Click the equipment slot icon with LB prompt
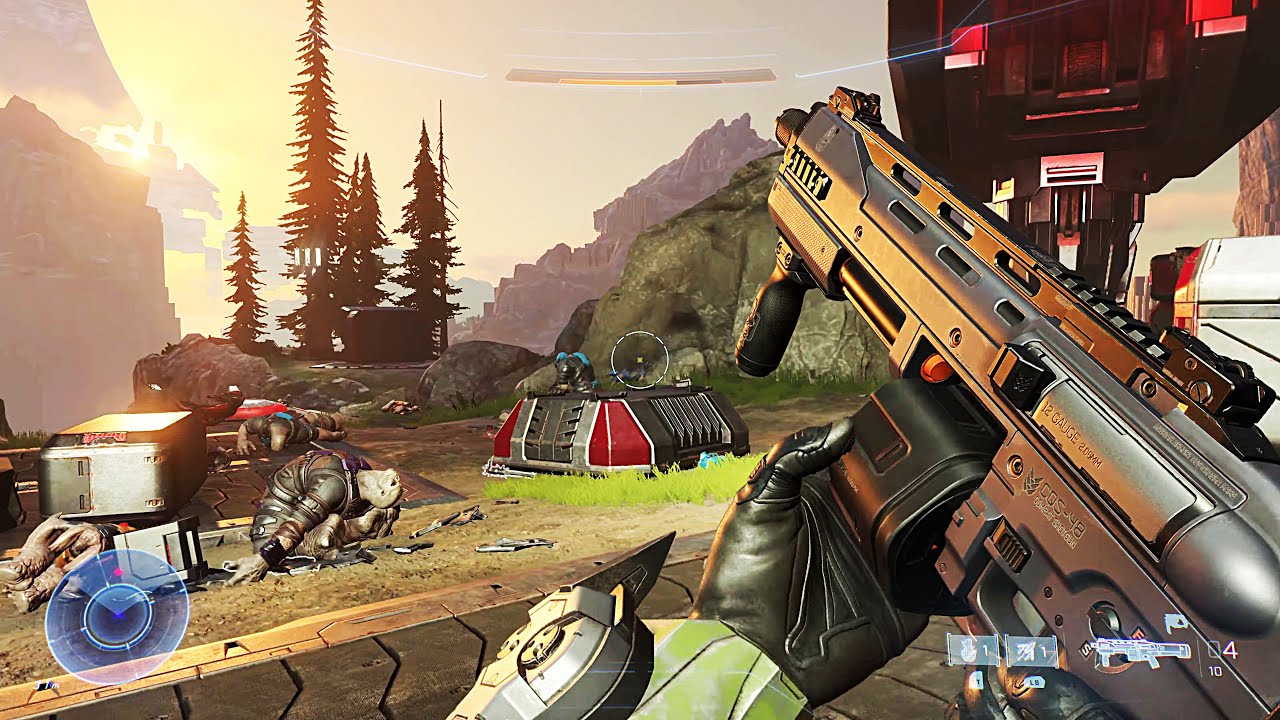 tap(1030, 650)
